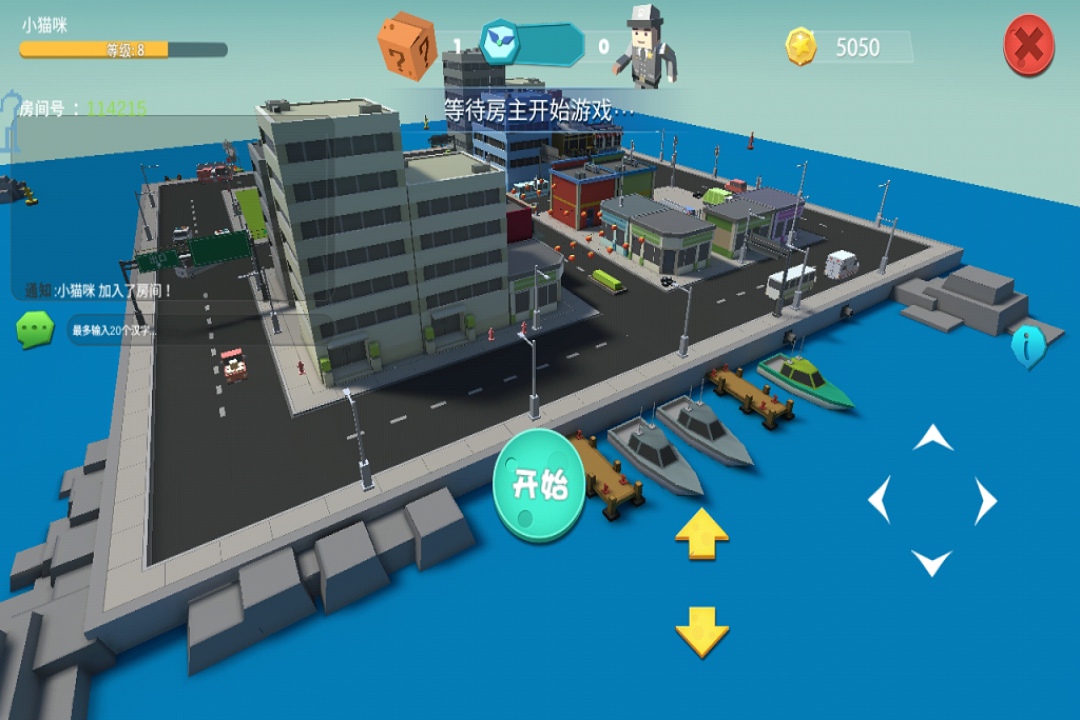Move camera with the white up arrow

click(932, 437)
